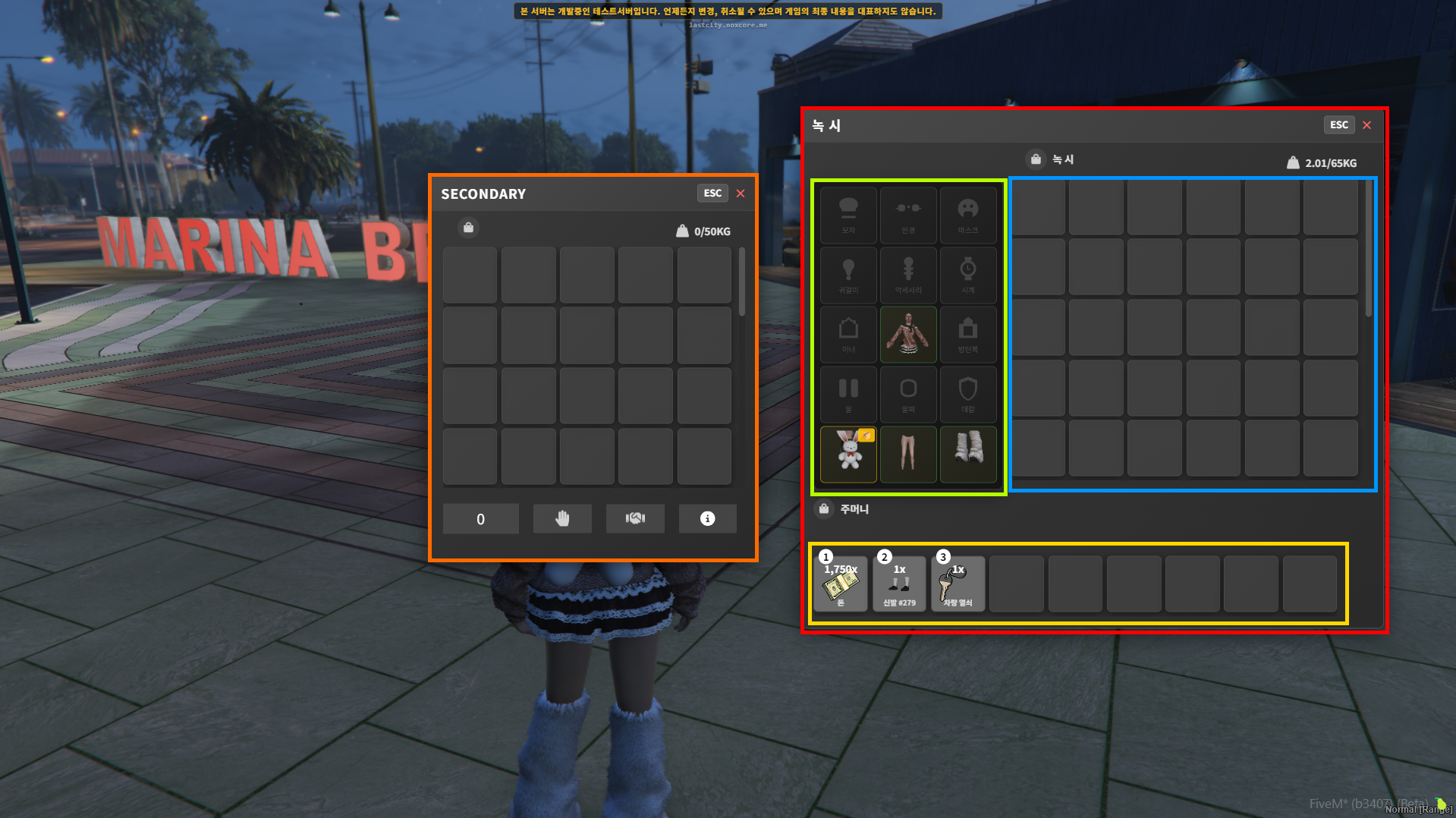Select the shoes #279 item in slot 2
The height and width of the screenshot is (818, 1456).
899,584
